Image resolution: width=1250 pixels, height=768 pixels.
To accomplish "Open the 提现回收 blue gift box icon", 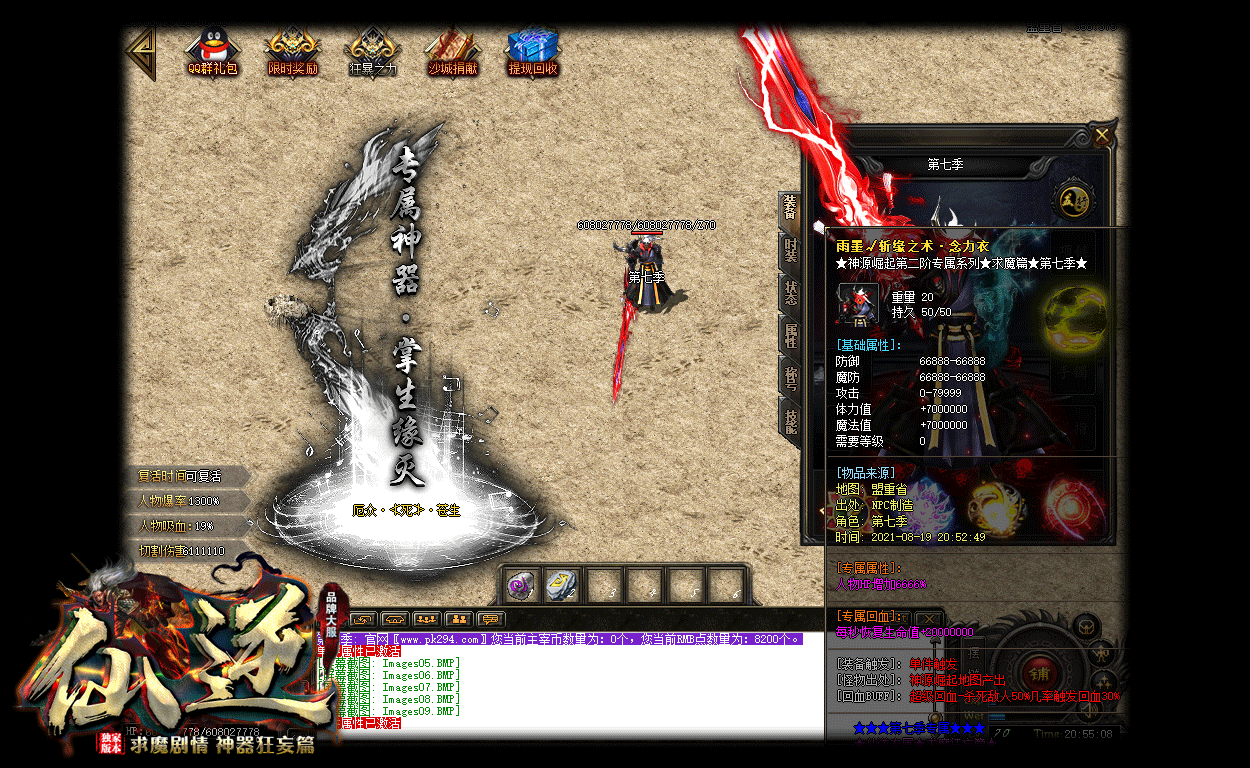I will [x=532, y=50].
